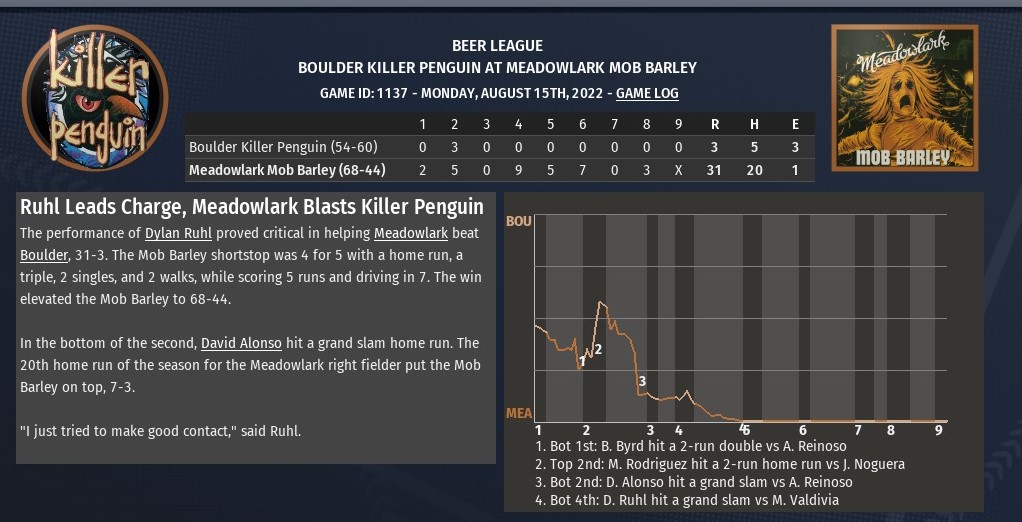Open David Alonso's player page
Screen dimensions: 1022x522
241,343
